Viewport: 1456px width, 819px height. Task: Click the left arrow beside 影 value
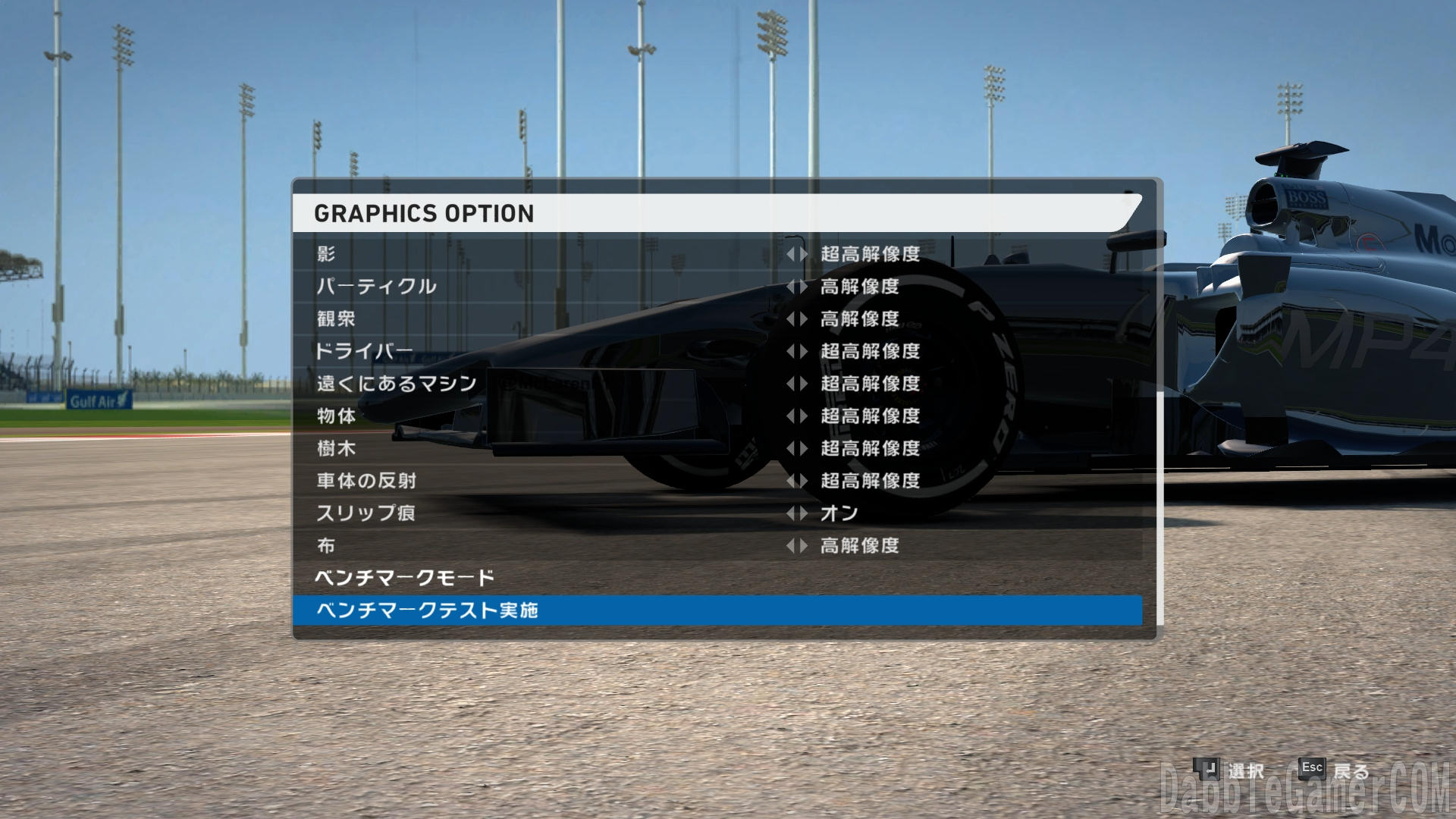[x=790, y=254]
